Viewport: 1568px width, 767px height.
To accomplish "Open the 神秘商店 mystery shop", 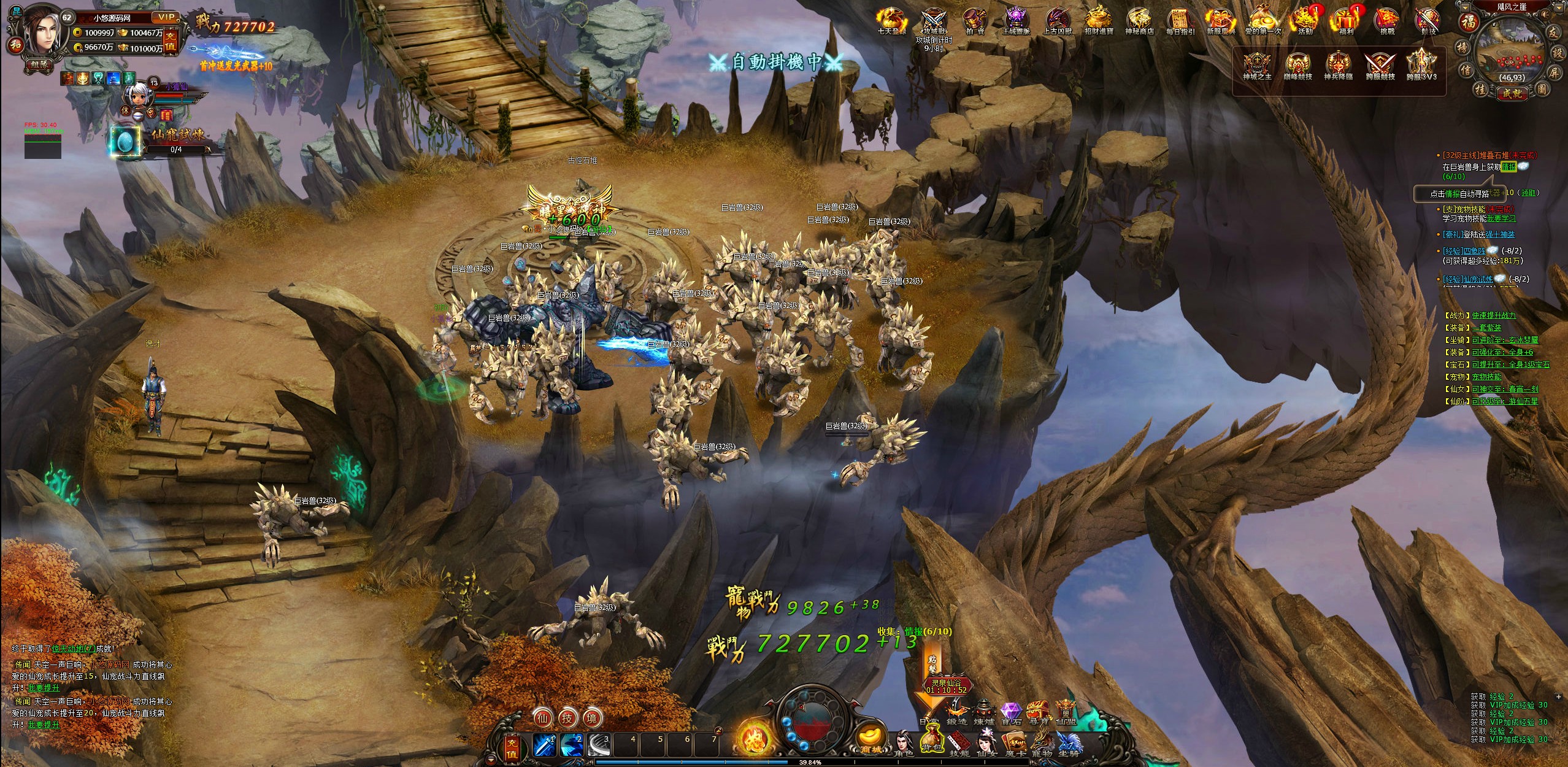I will tap(1139, 21).
